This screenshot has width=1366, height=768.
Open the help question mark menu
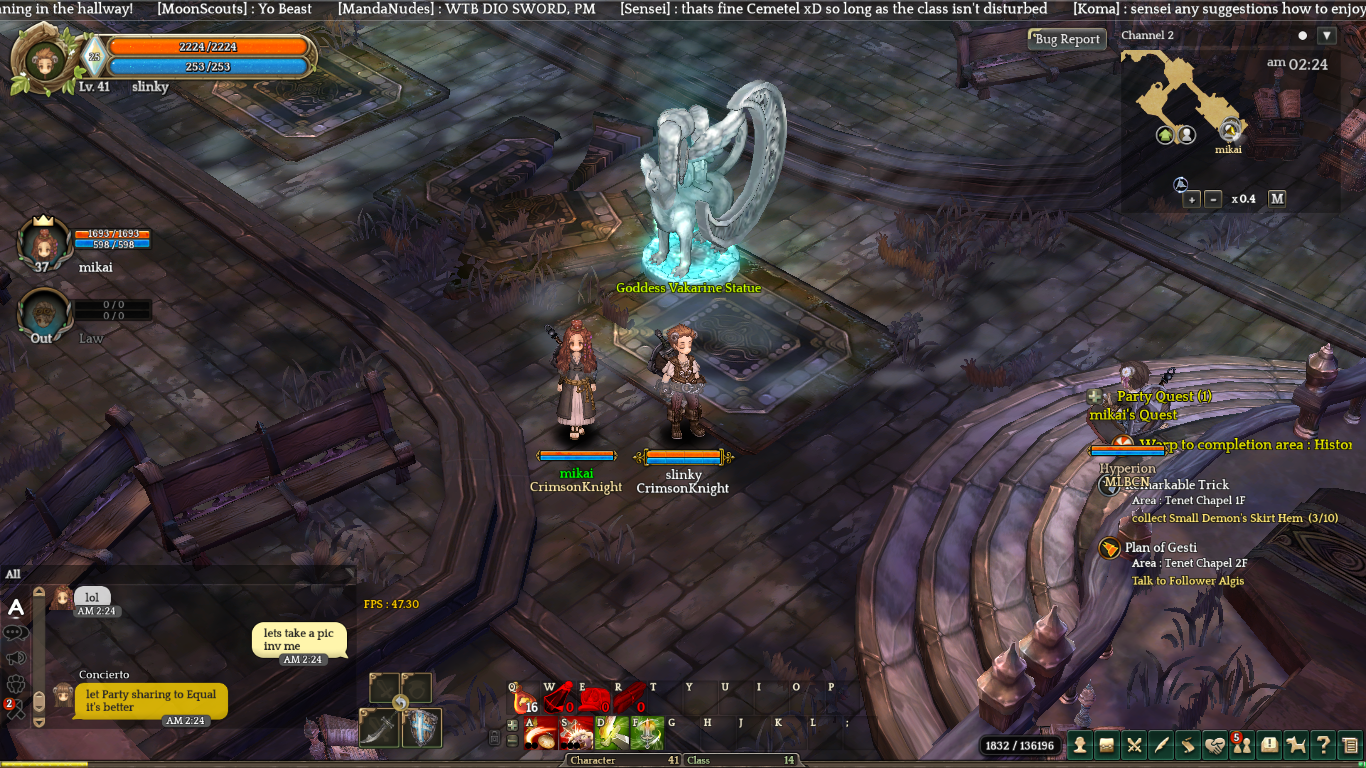[x=1323, y=744]
